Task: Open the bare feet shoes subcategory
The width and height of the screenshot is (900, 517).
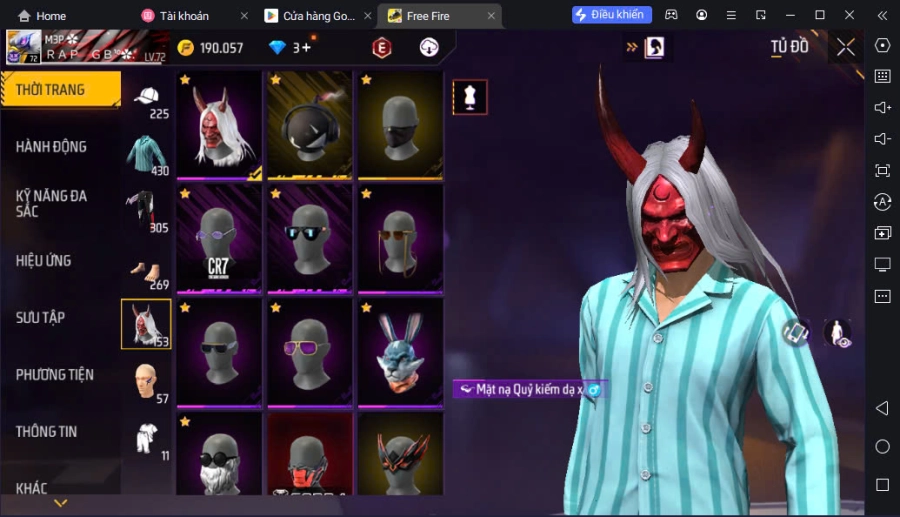Action: [x=147, y=270]
